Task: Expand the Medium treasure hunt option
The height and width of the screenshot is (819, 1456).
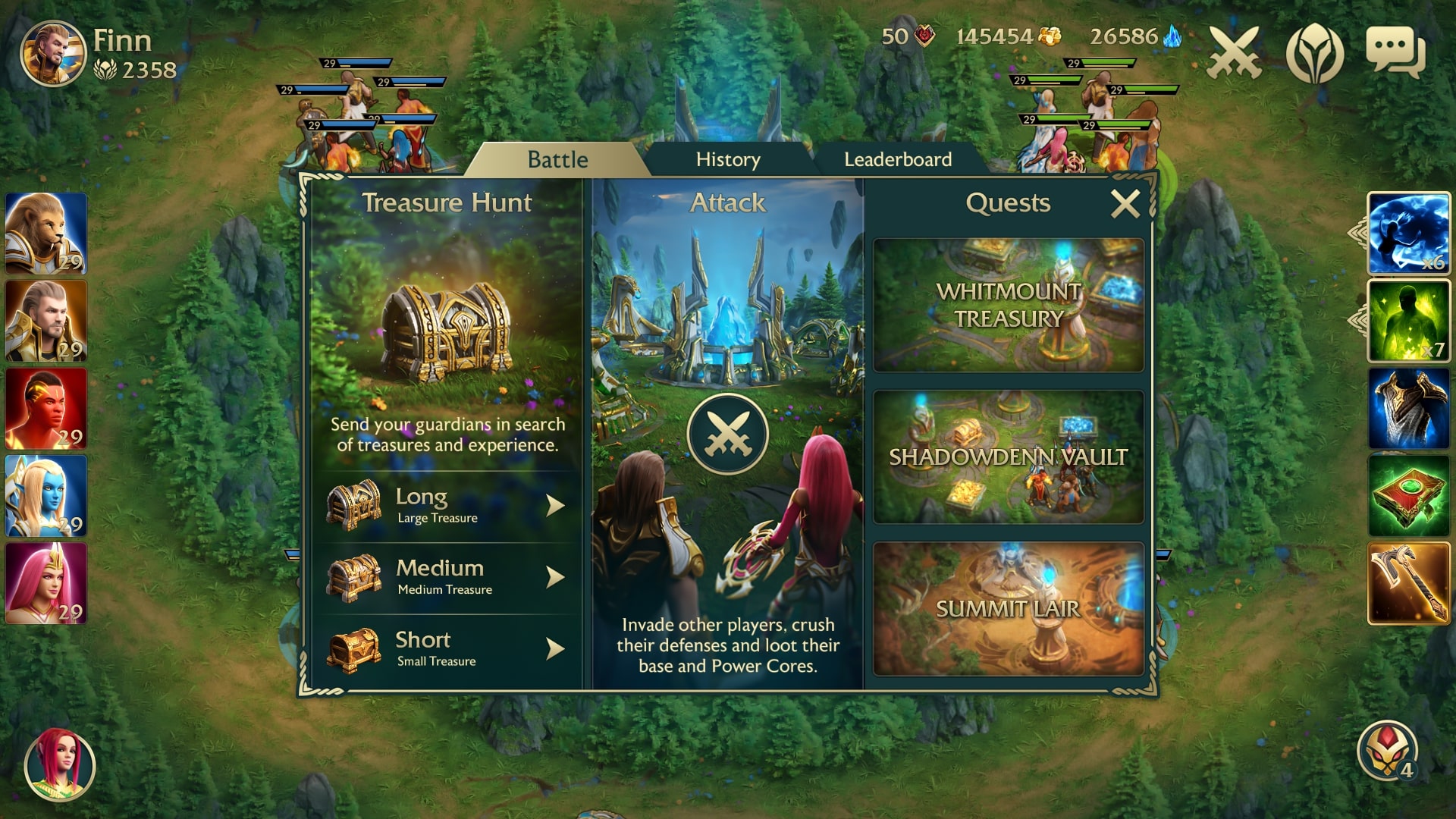Action: pos(447,576)
